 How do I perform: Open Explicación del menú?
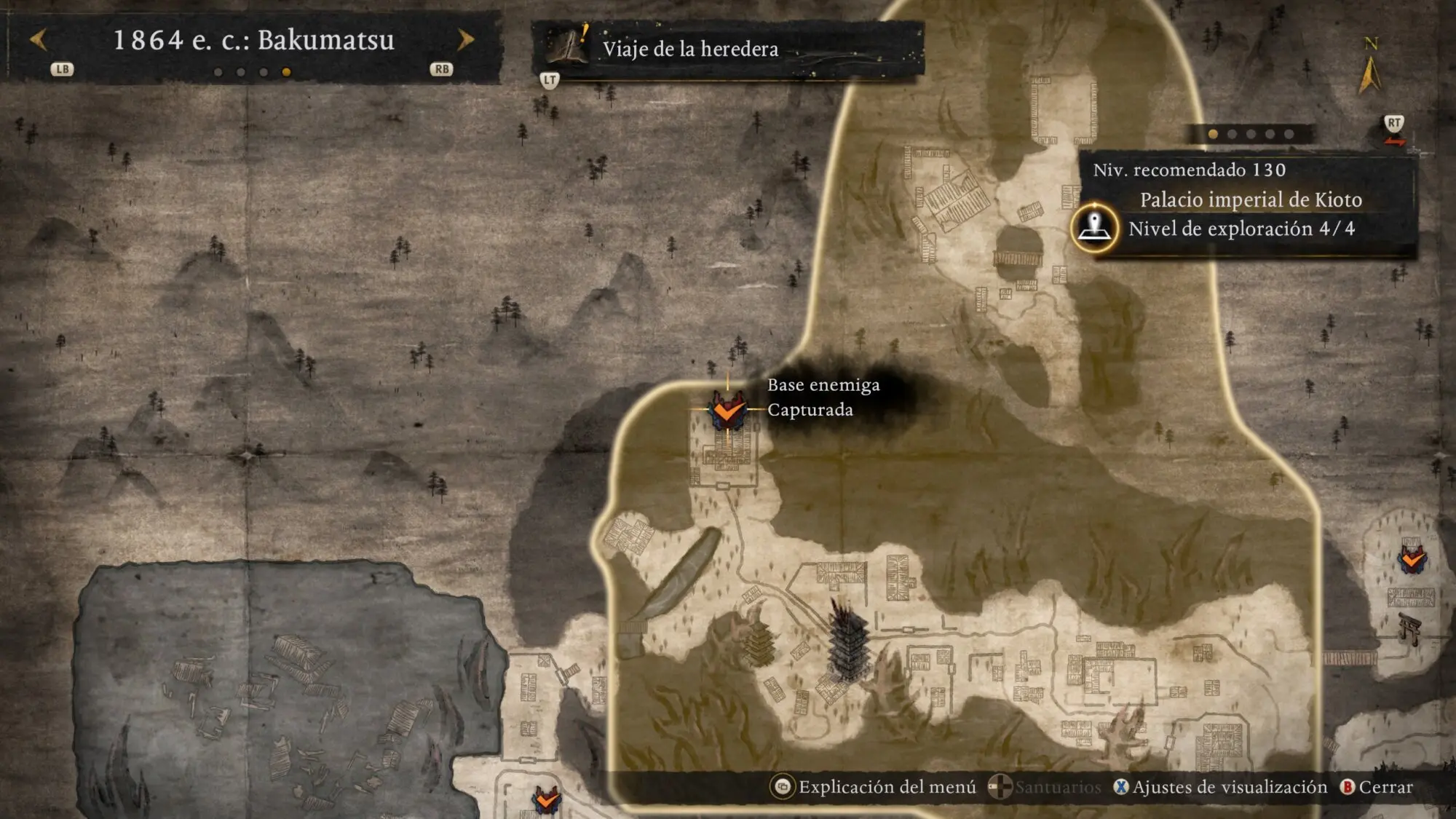click(874, 787)
